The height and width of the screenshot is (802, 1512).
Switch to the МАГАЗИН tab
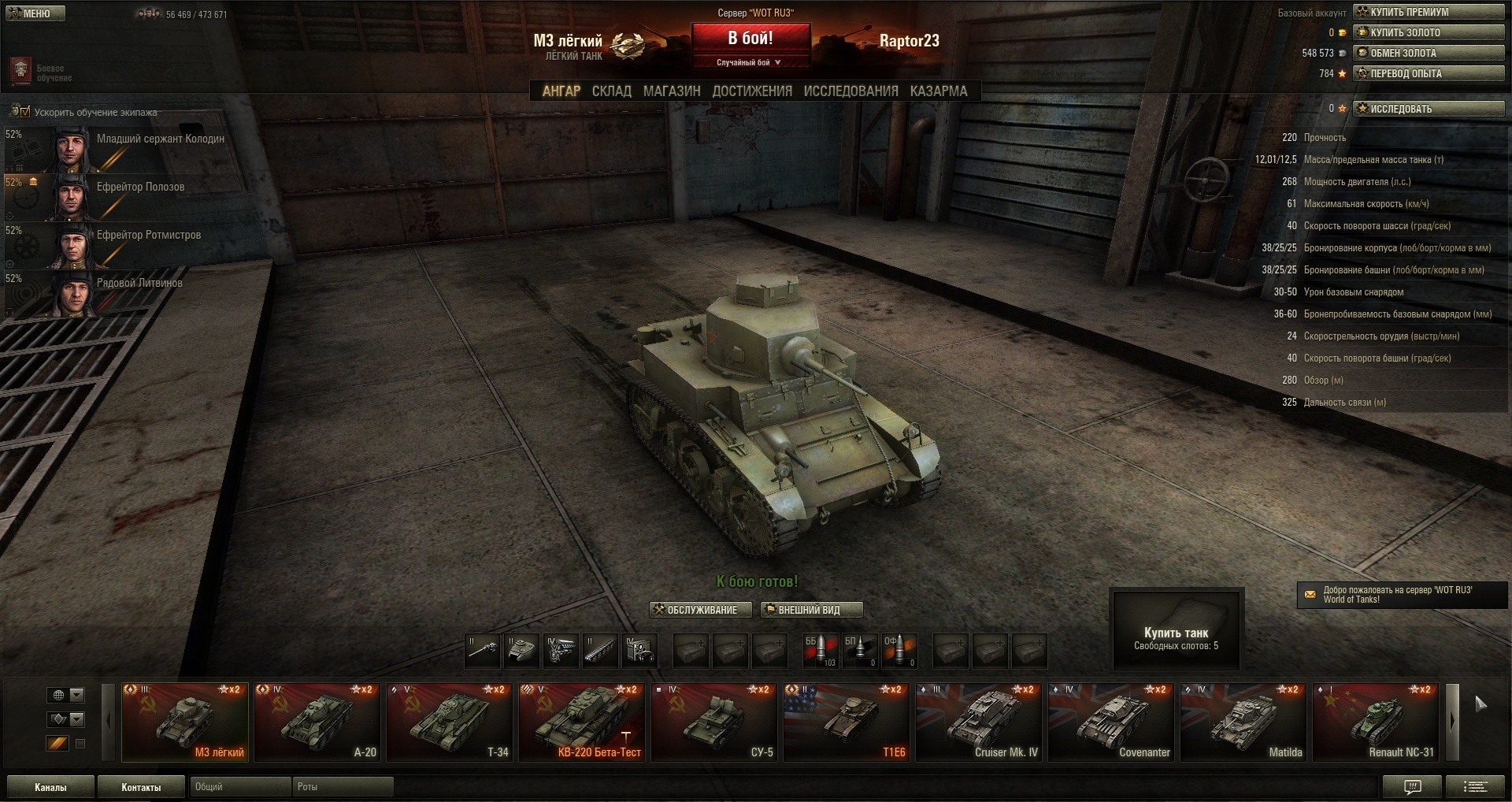click(671, 91)
